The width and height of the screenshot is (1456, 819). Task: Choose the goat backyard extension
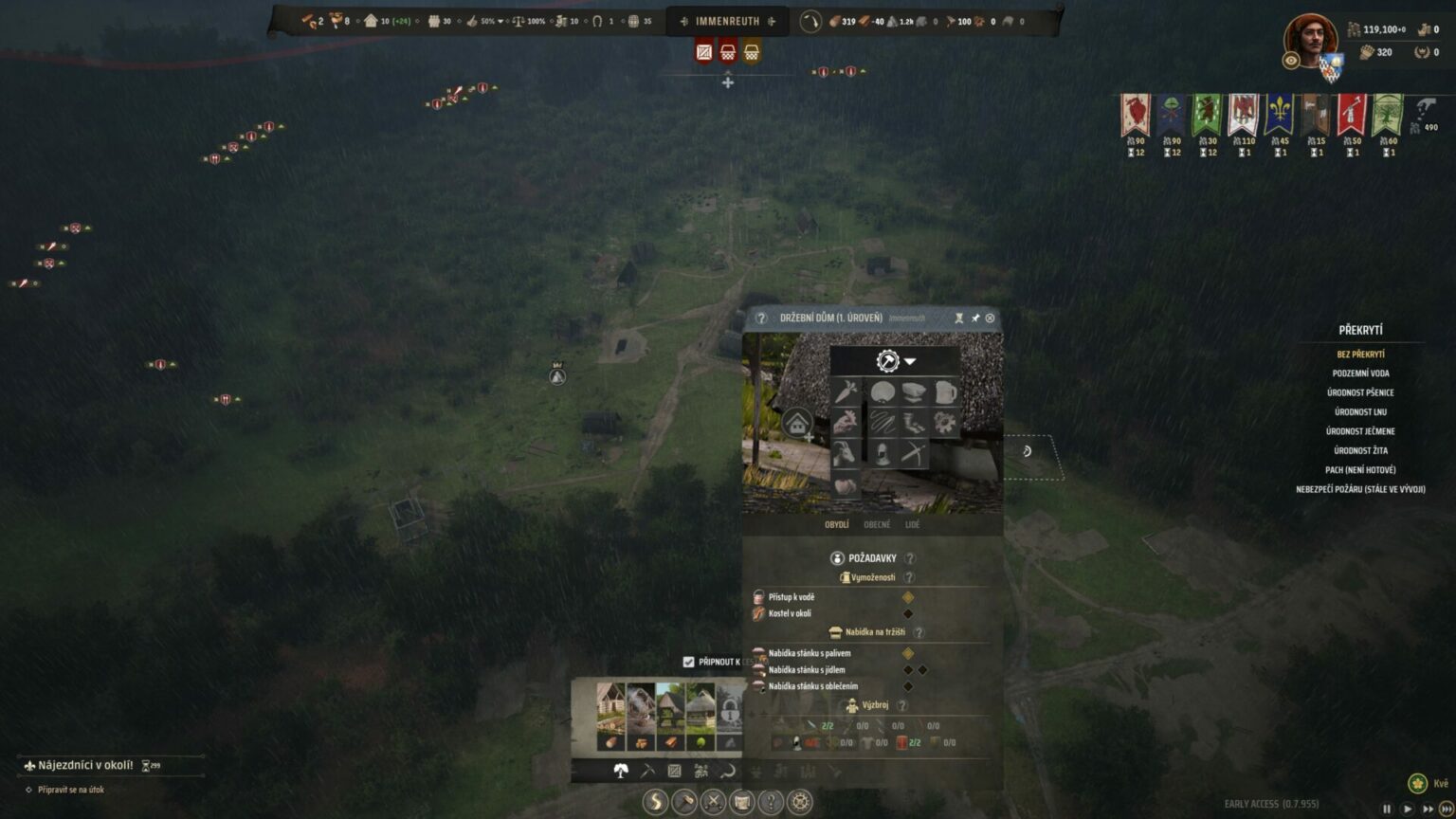(846, 454)
